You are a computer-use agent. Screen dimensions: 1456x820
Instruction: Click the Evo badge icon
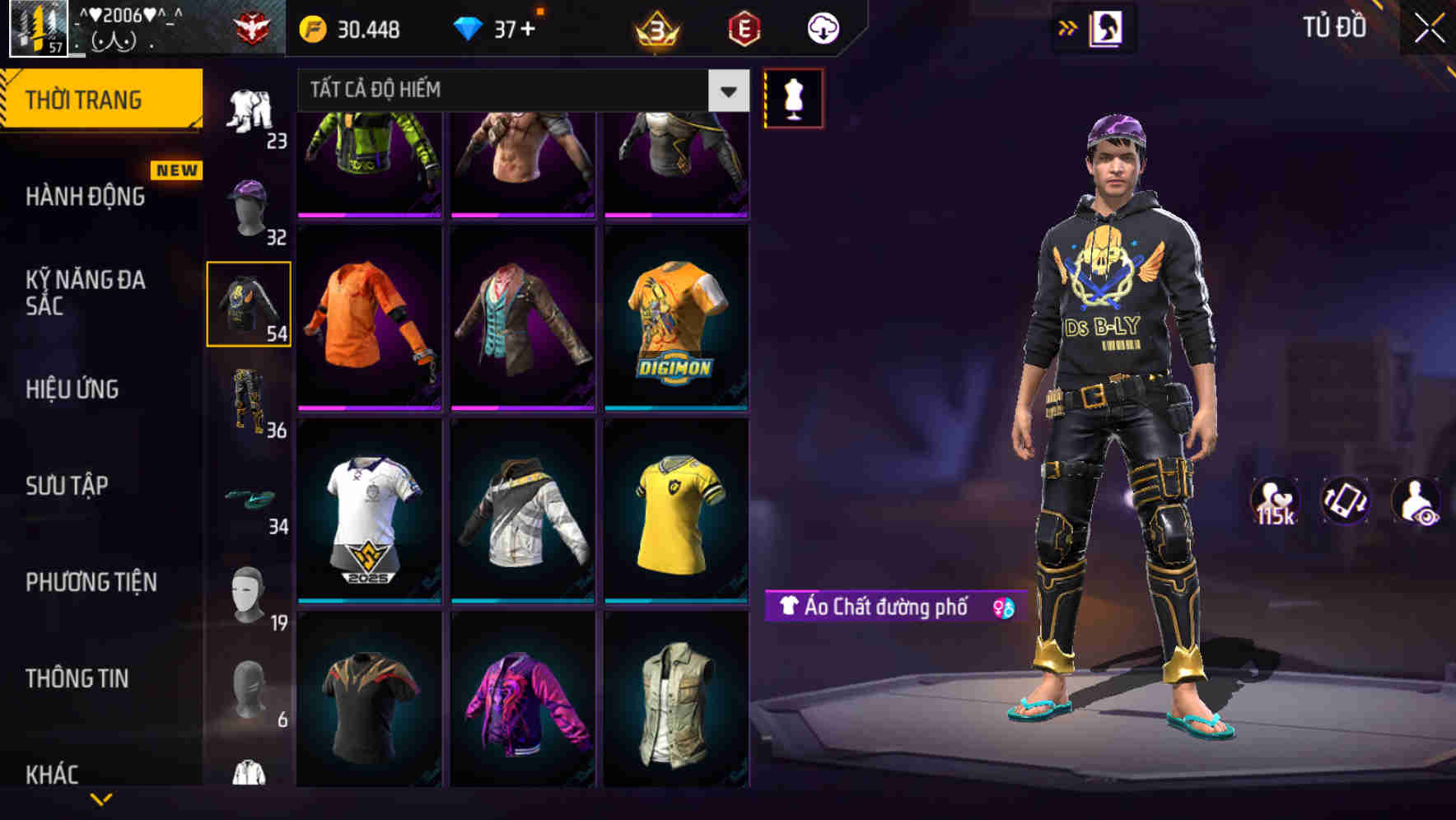pos(744,27)
